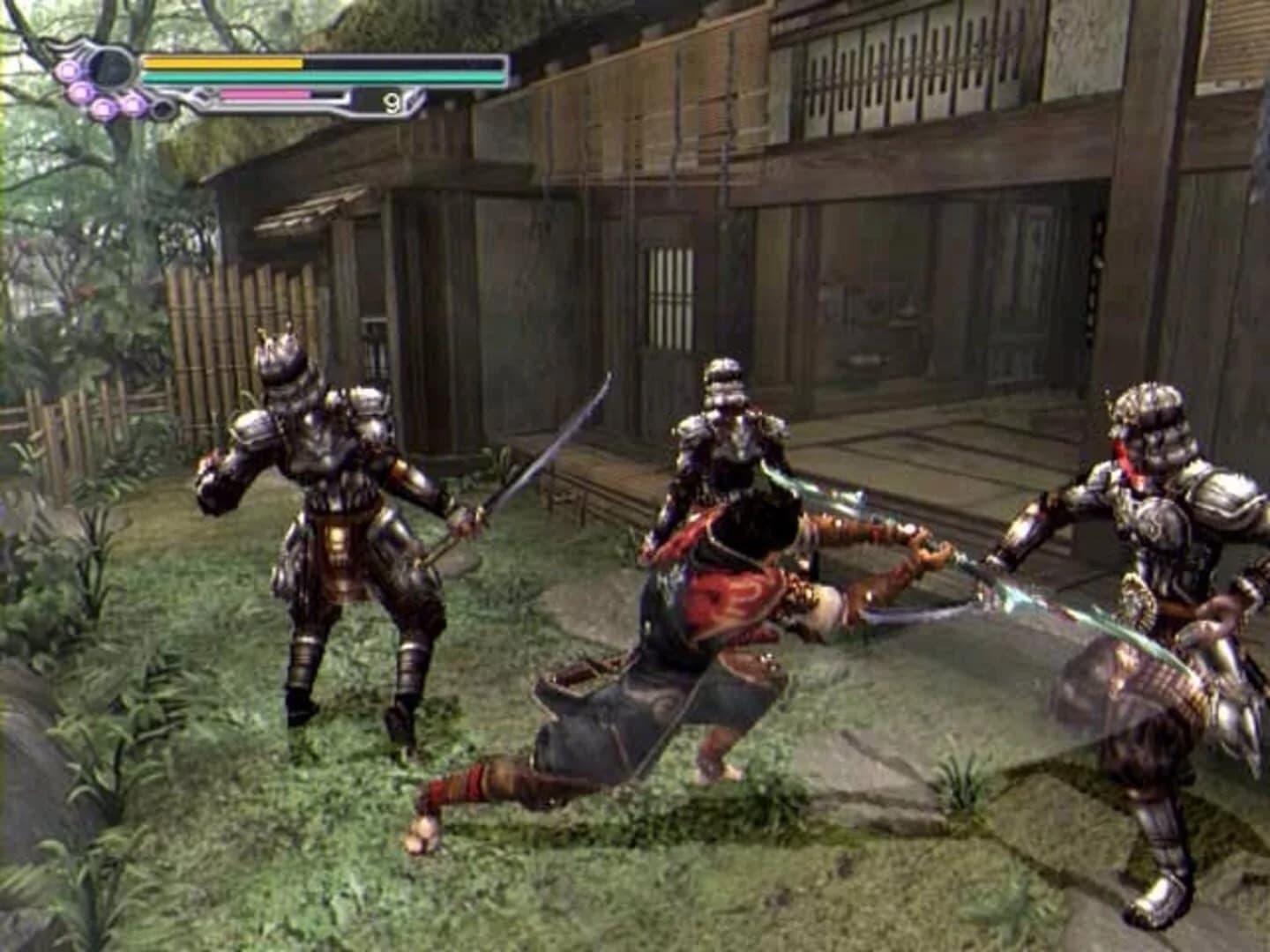Select the top-left purple magic orb
The image size is (1270, 952).
67,70
